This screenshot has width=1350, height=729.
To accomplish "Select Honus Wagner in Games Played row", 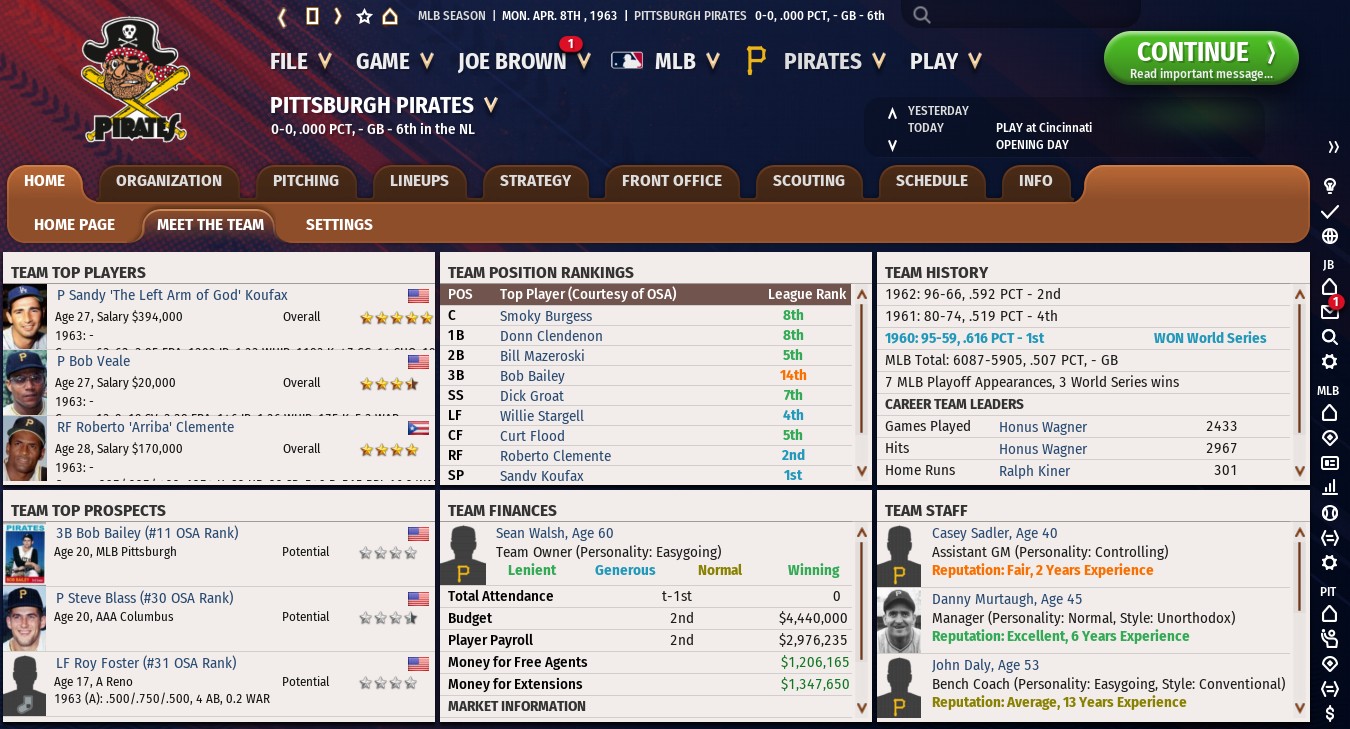I will point(1042,427).
